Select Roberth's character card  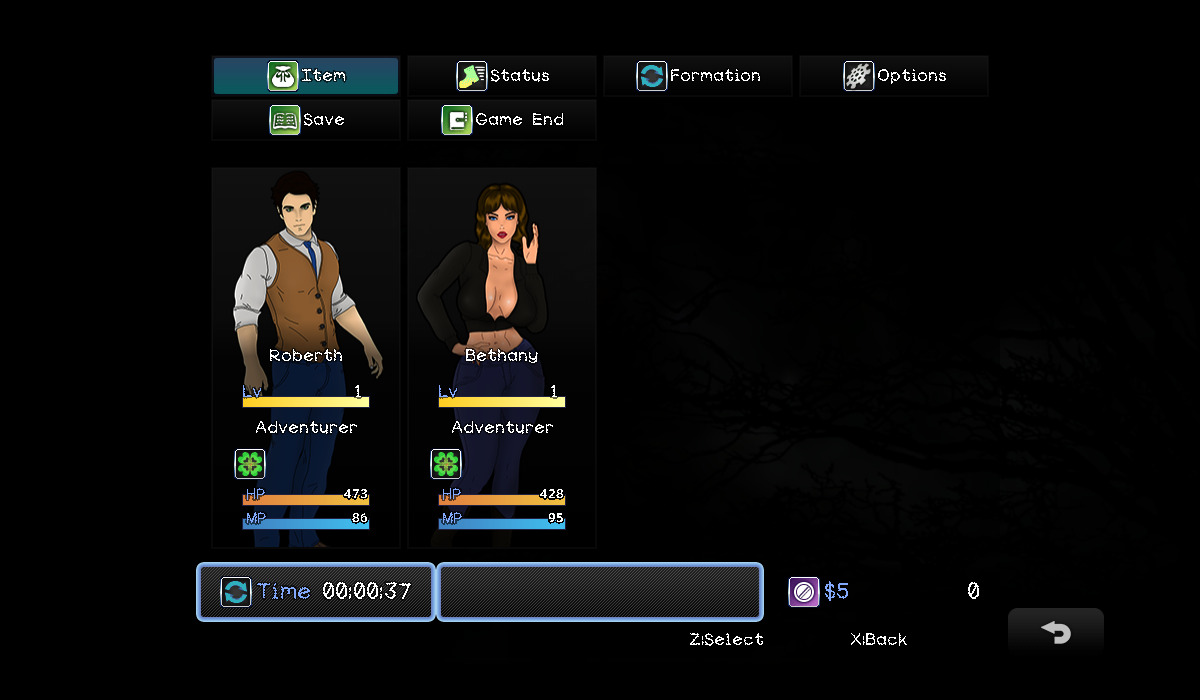coord(306,357)
